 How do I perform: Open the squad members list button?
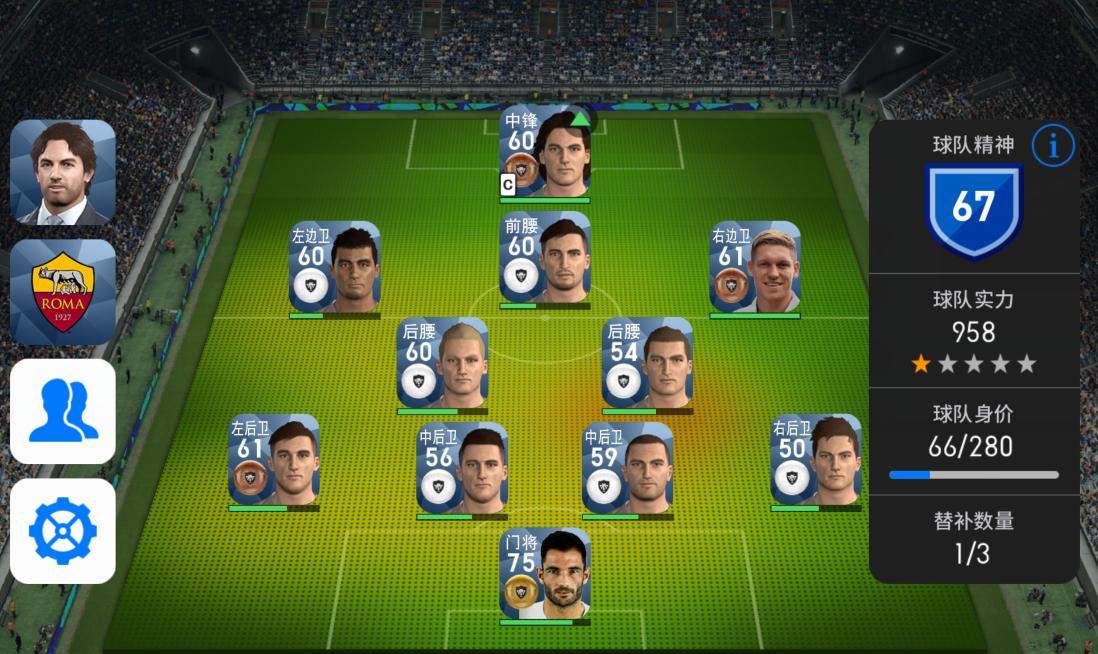click(x=63, y=412)
